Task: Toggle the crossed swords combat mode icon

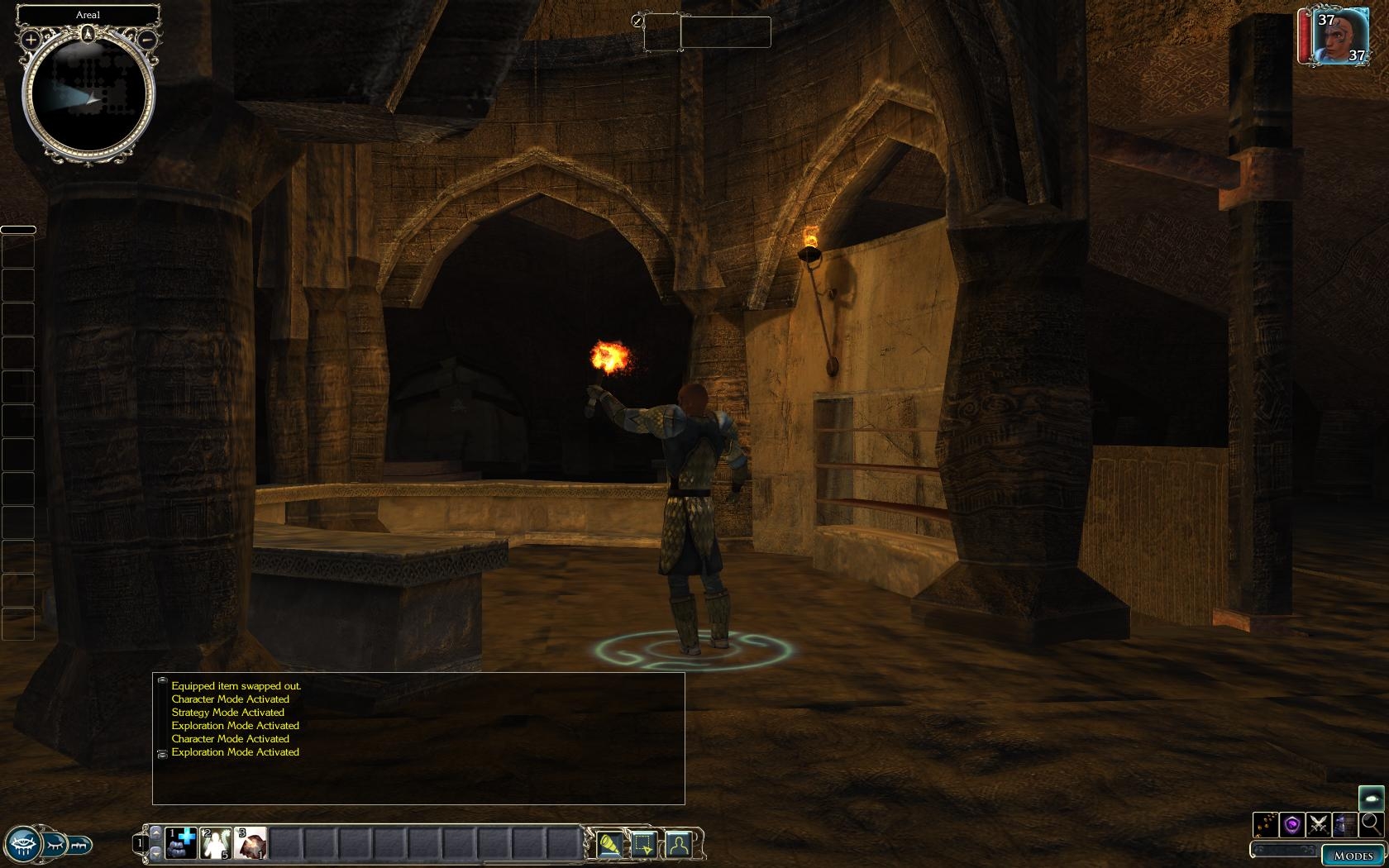Action: coord(1319,824)
